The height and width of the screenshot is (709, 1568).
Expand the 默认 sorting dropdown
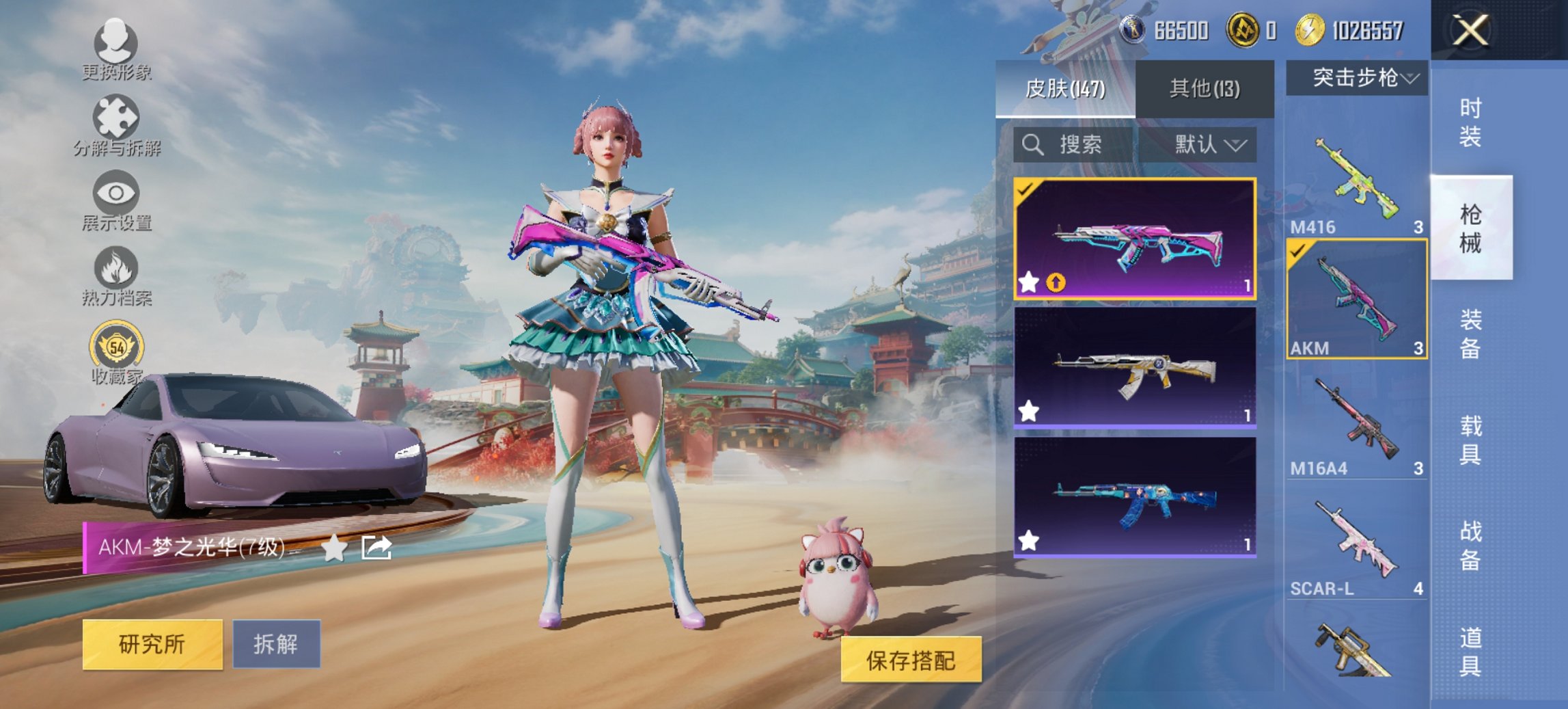click(1208, 146)
